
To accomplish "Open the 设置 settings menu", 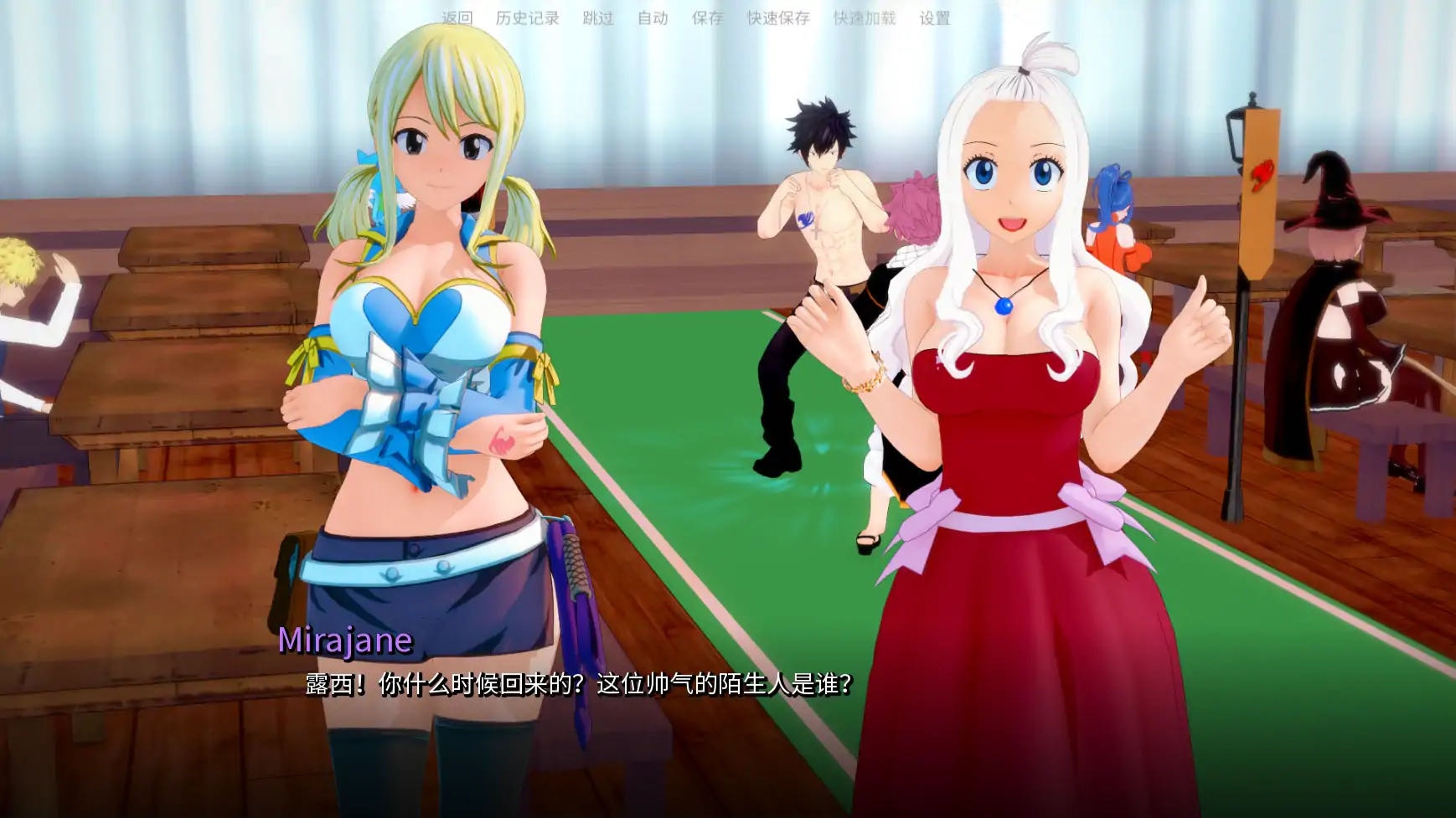I will pos(935,18).
